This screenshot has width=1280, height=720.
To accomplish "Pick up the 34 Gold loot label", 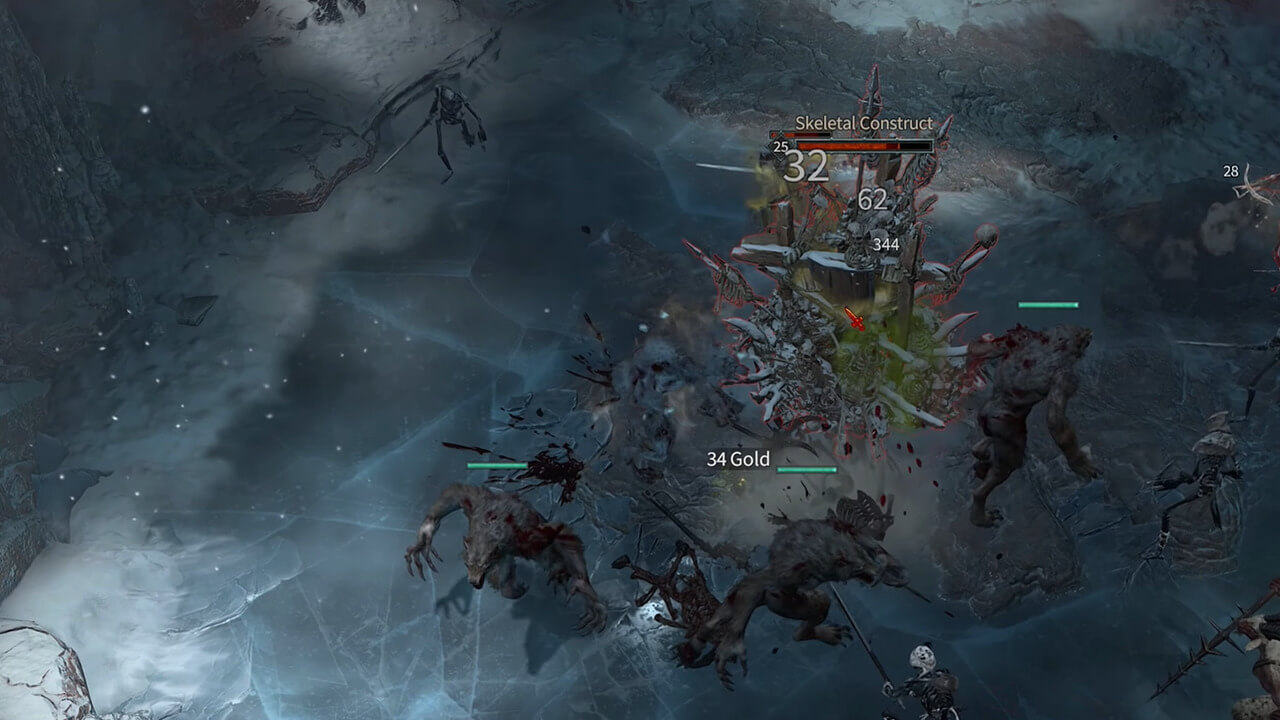I will [738, 459].
